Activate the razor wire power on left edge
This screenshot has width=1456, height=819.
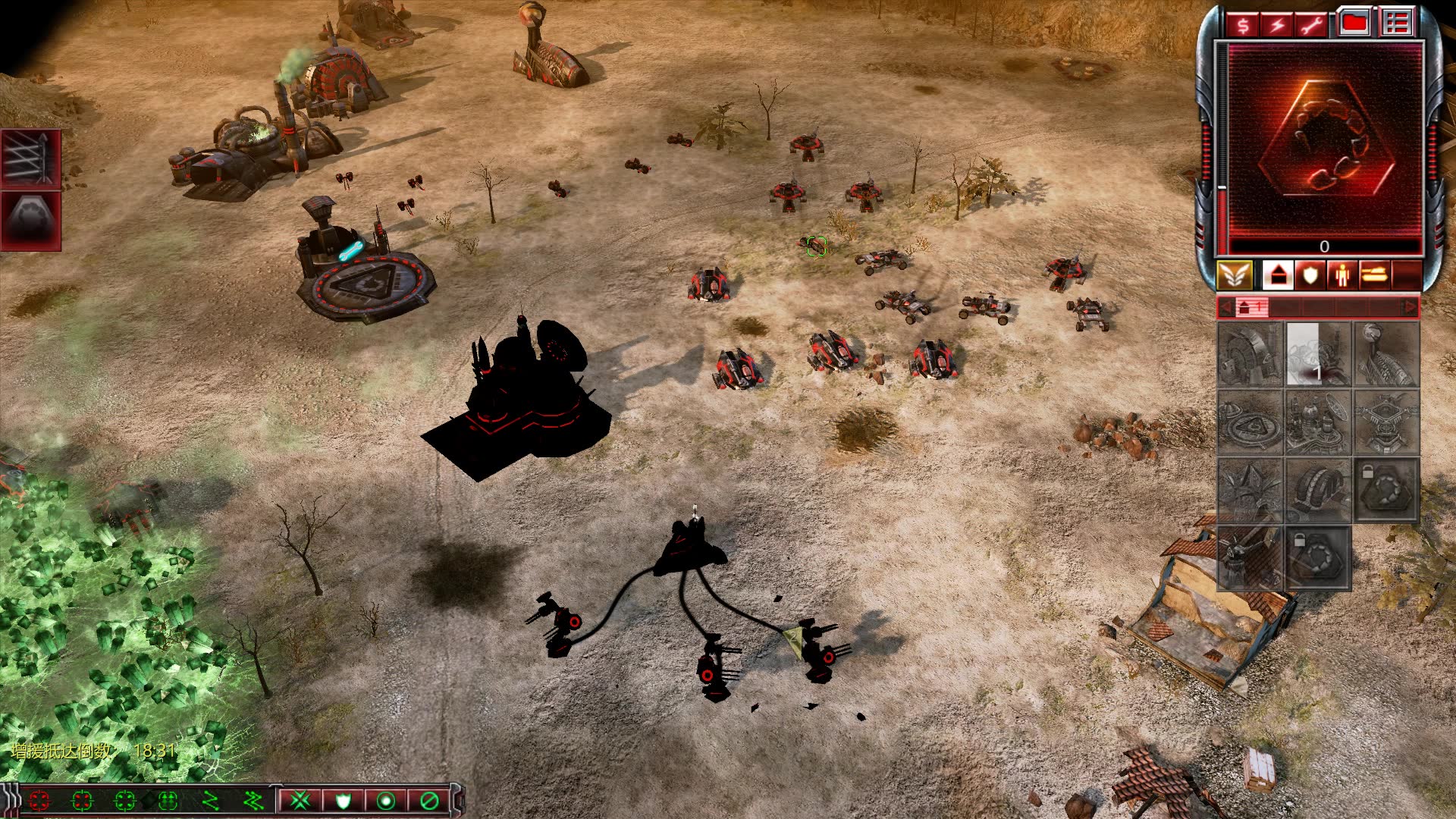(x=30, y=158)
